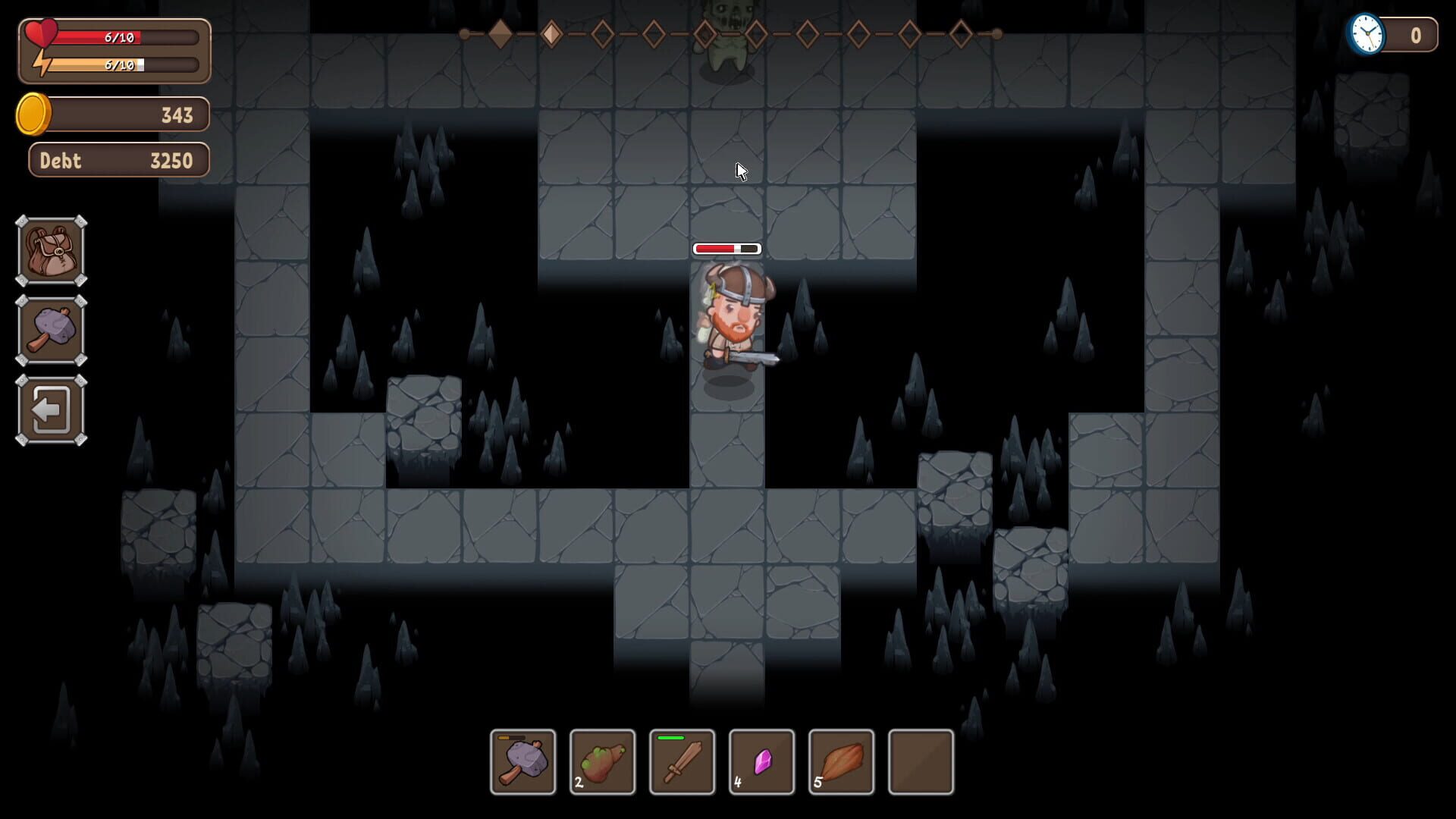
Task: Select the purple crystal stack of 4
Action: pos(761,762)
